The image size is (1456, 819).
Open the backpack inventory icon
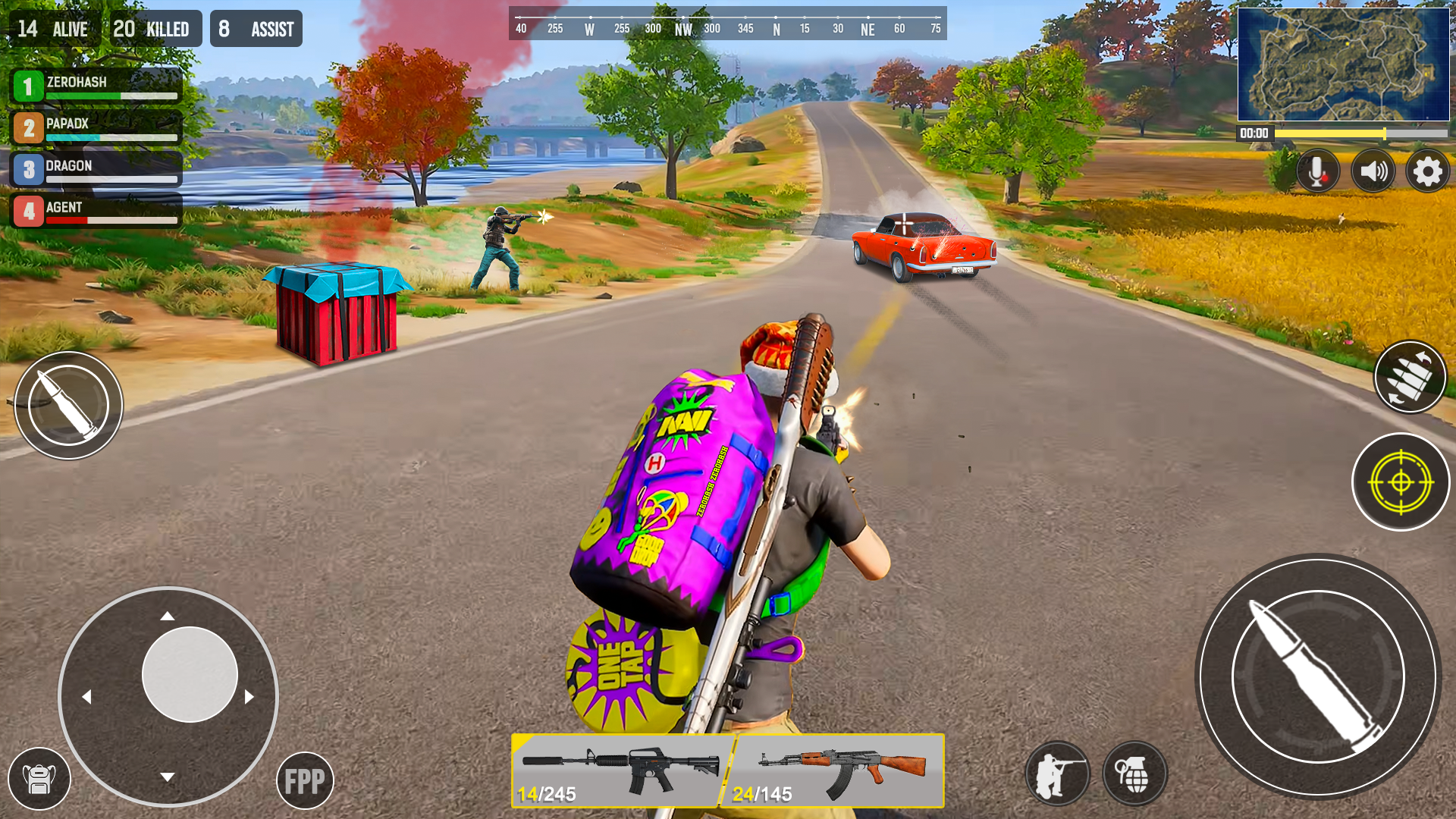pyautogui.click(x=40, y=778)
